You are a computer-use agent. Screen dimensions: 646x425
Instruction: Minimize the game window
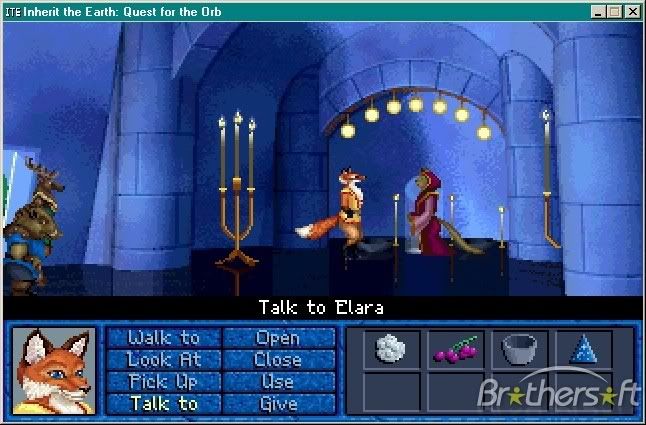598,12
